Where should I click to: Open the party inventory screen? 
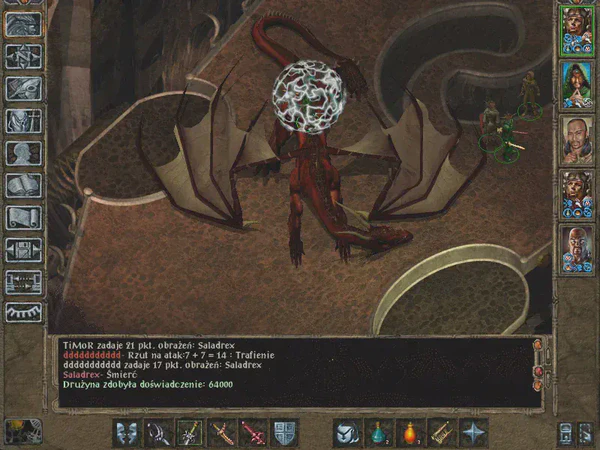23,120
